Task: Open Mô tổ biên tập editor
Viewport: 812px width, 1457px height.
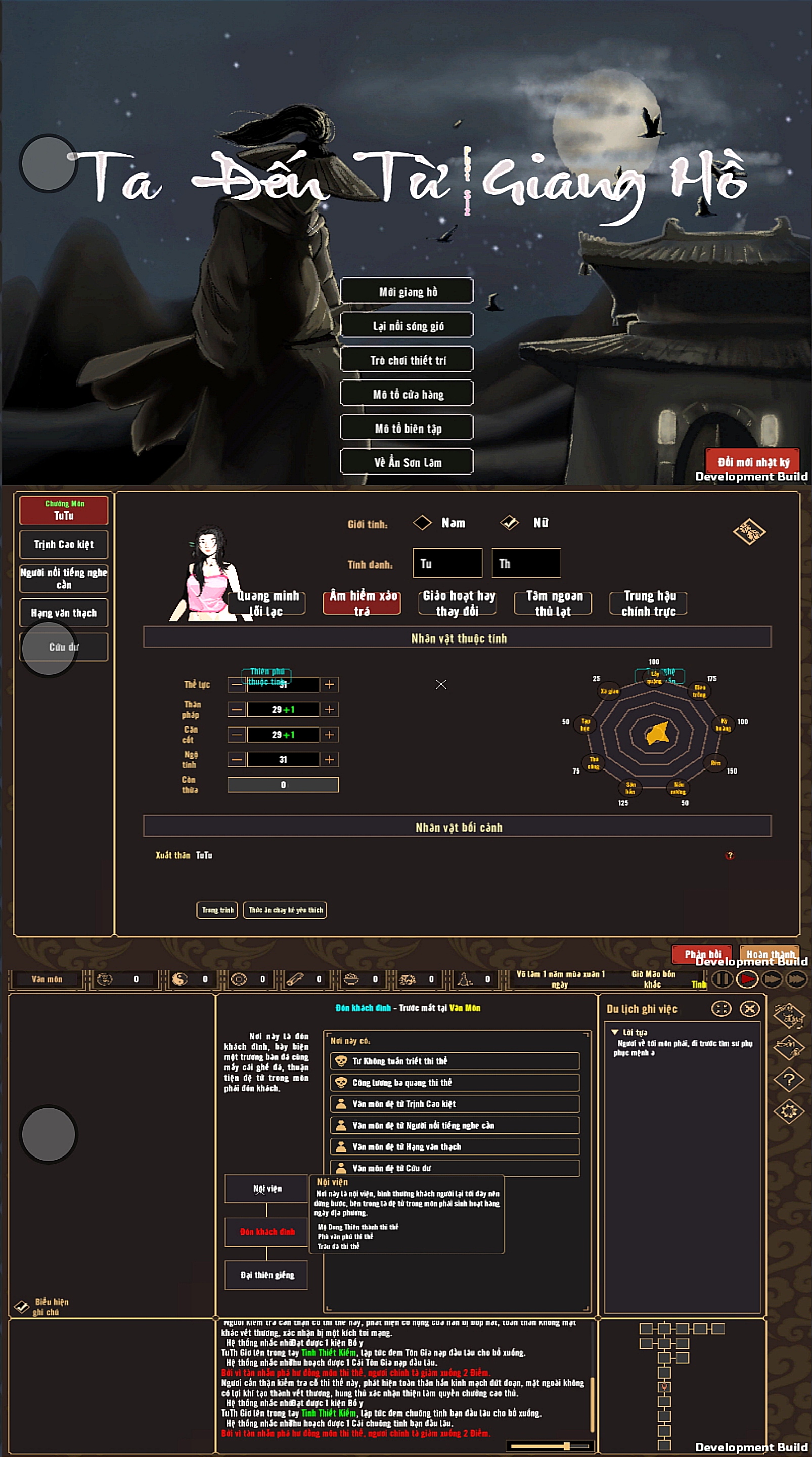Action: coord(407,428)
